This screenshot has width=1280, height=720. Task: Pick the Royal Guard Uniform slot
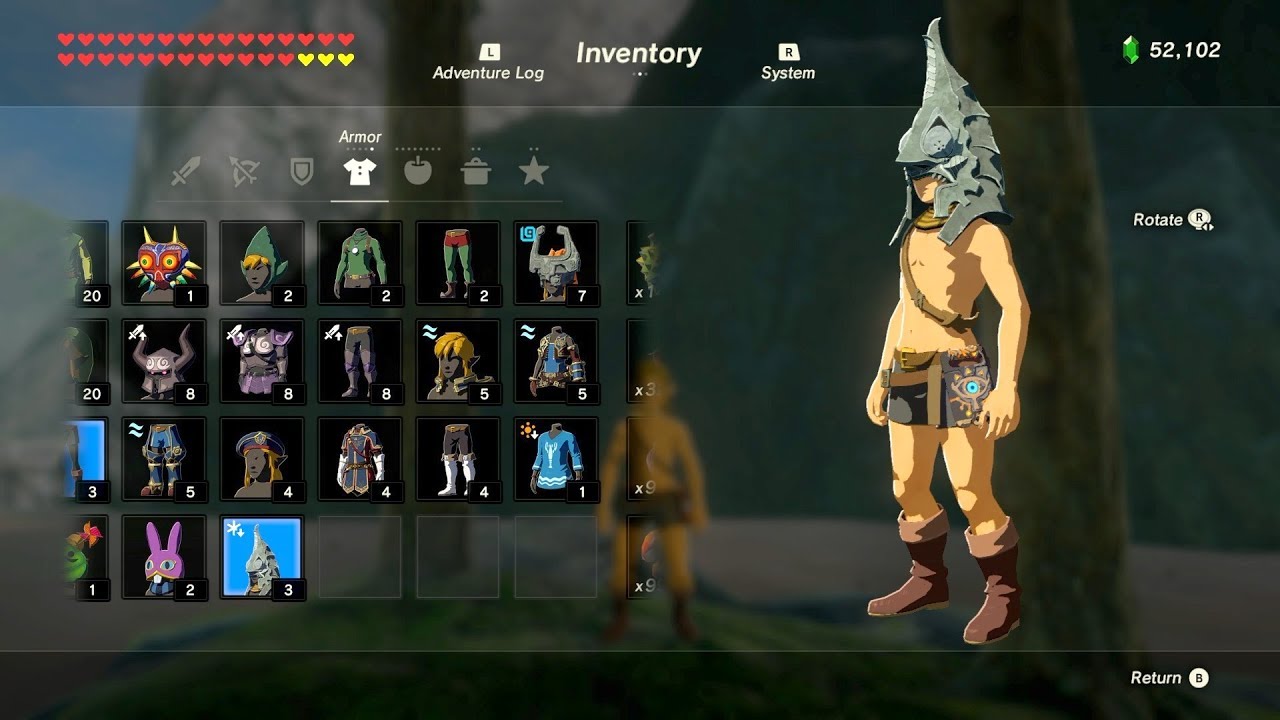click(360, 459)
